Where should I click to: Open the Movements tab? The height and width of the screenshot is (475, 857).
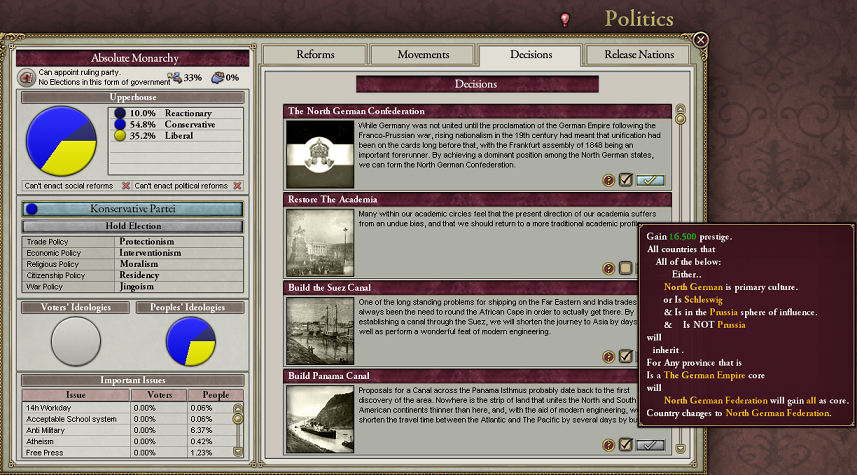click(423, 55)
